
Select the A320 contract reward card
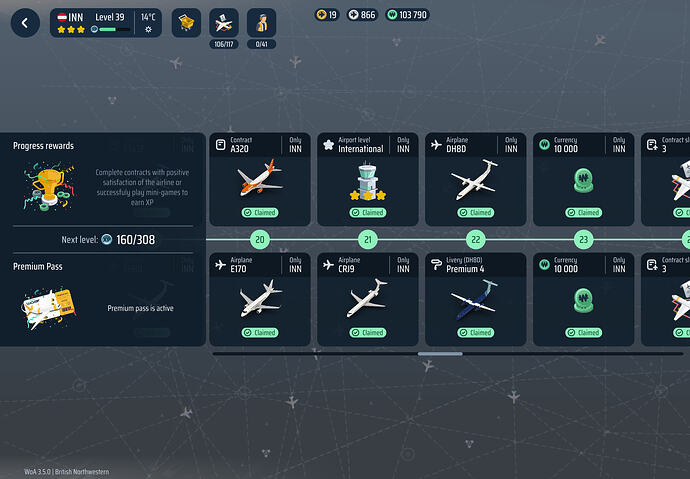(x=259, y=179)
